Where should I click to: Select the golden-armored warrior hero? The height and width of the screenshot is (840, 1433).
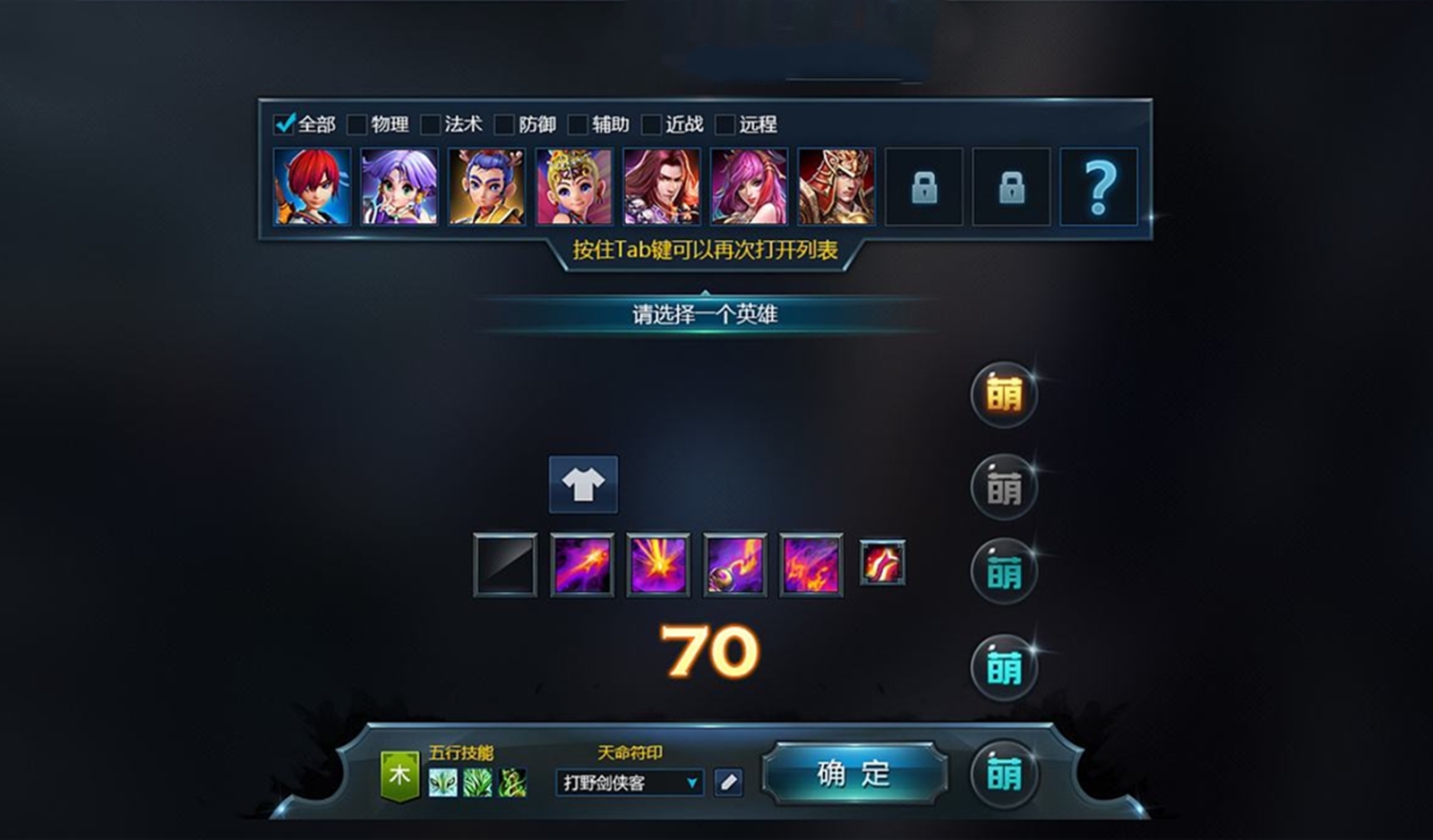pos(836,186)
